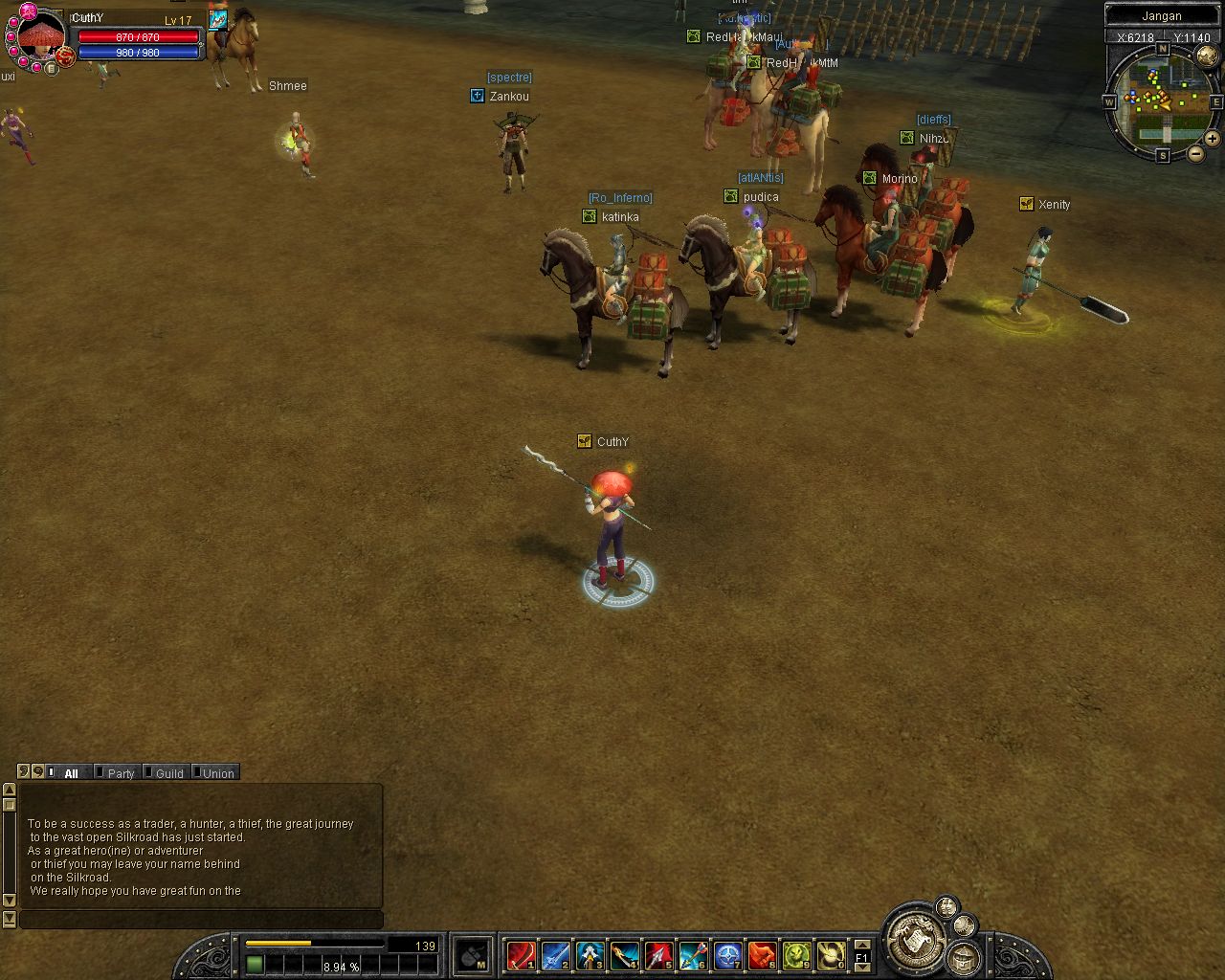This screenshot has width=1225, height=980.
Task: Select the active buff icon beside Lv 17
Action: 218,18
